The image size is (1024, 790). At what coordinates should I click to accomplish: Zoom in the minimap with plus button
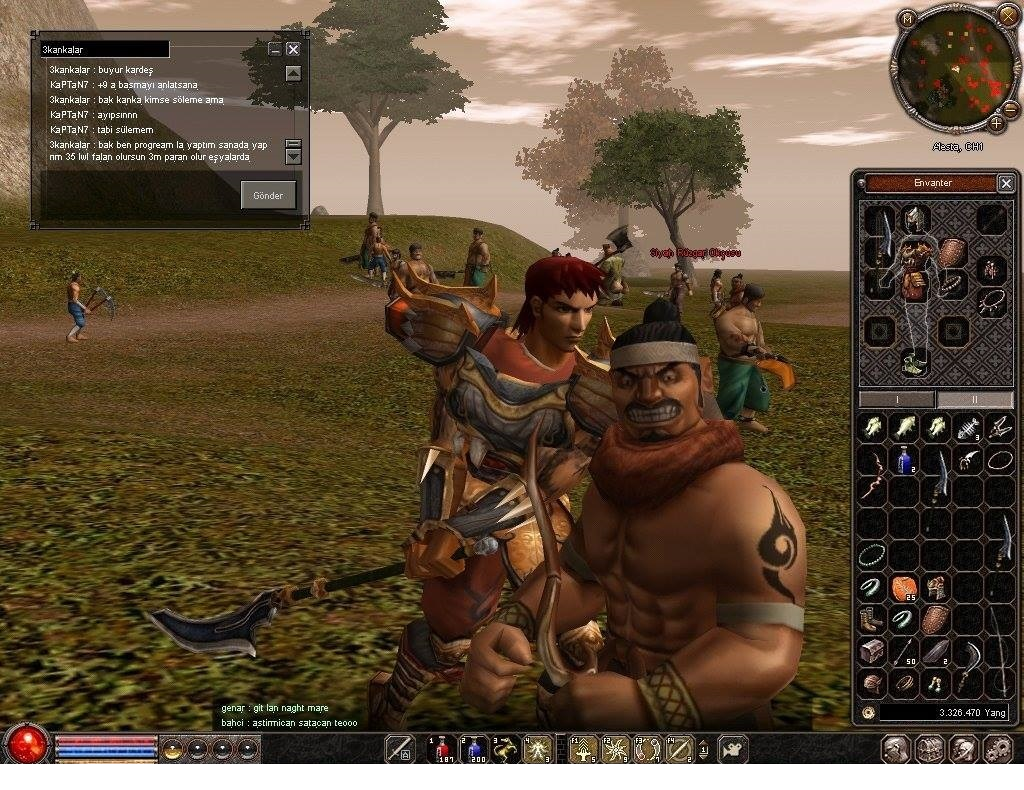point(996,123)
